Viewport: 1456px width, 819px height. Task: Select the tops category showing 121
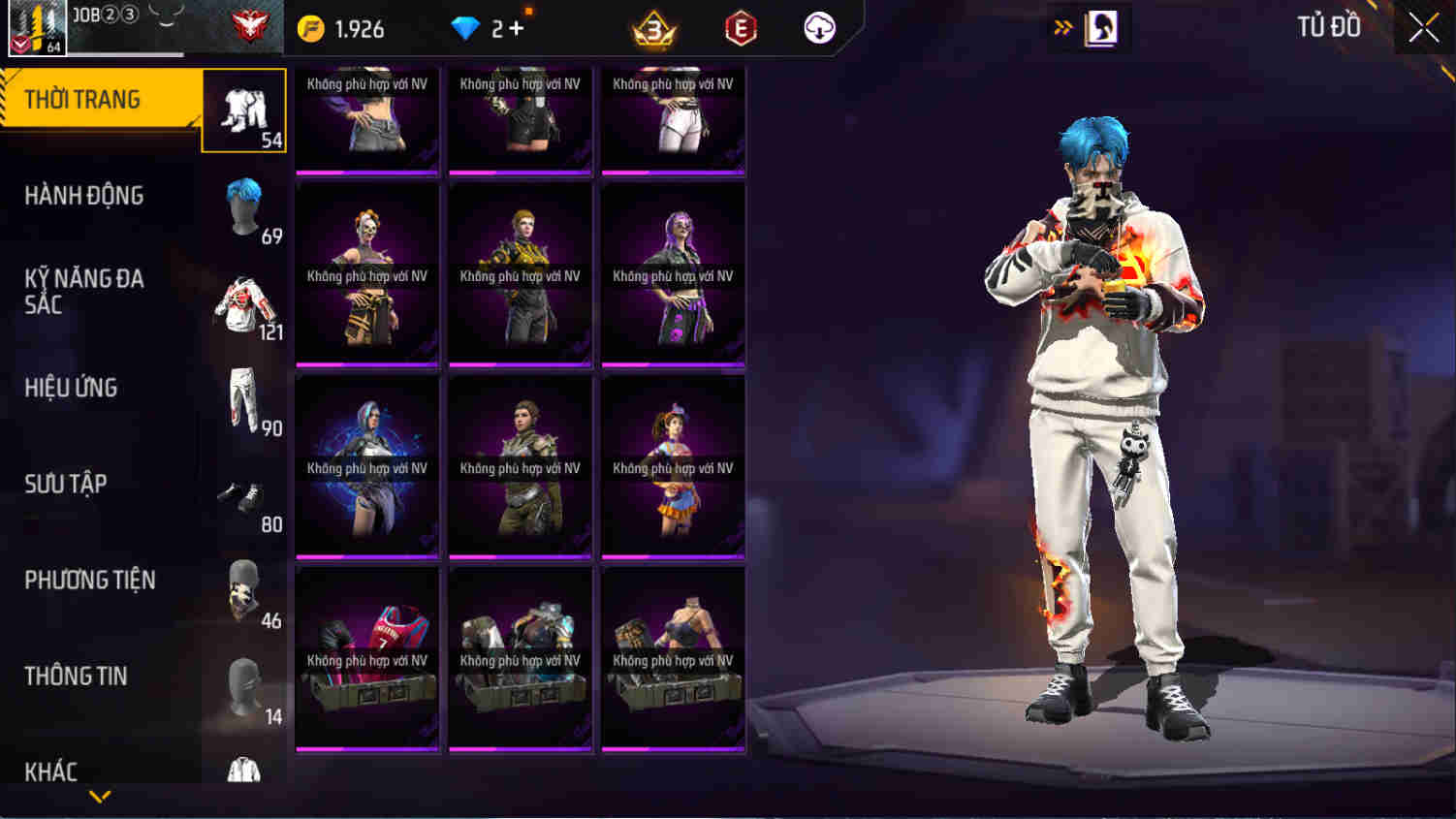click(x=244, y=305)
